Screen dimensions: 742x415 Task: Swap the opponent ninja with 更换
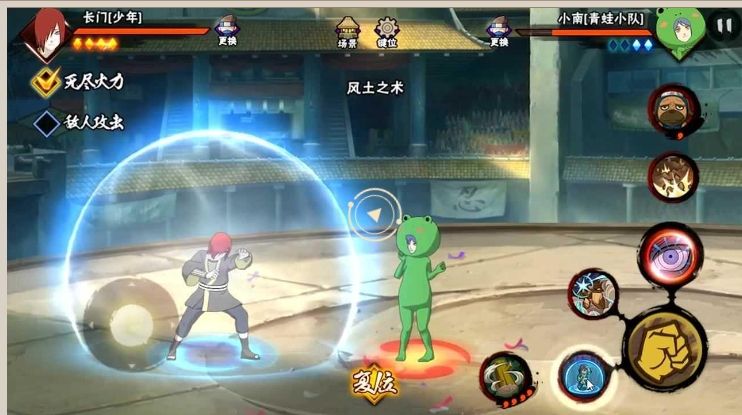coord(497,31)
